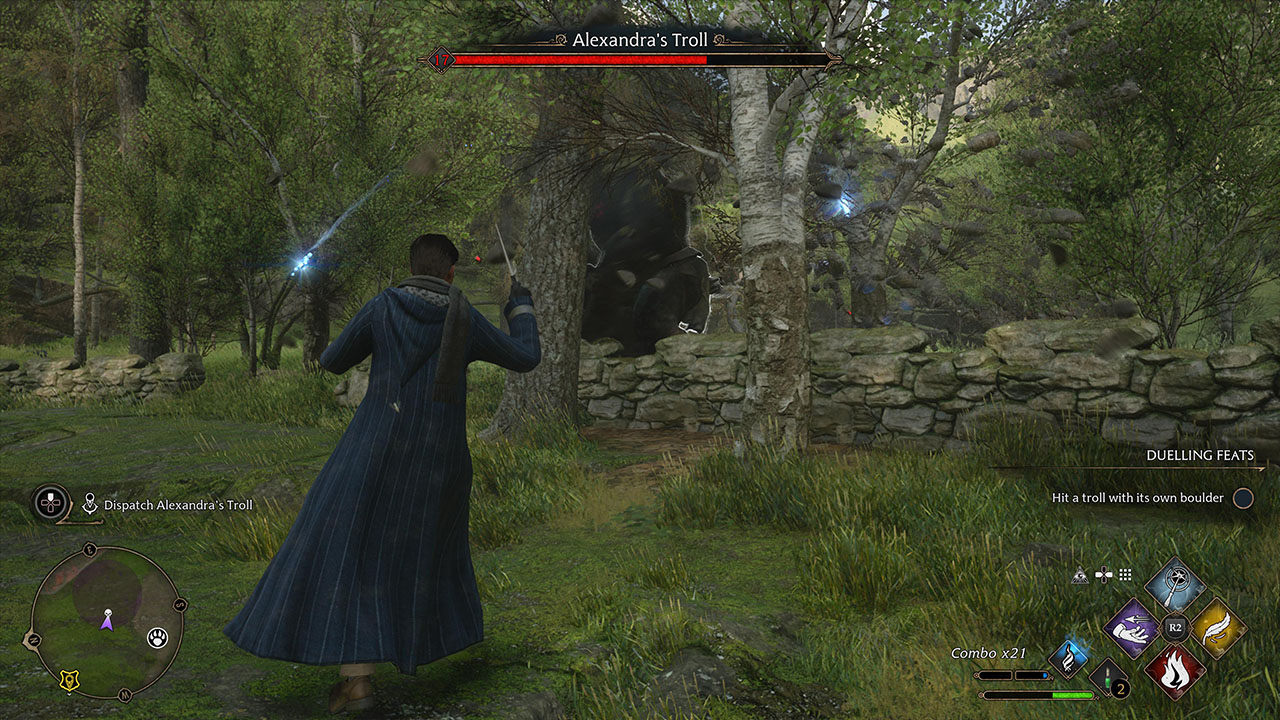Click the beast paw icon on the minimap

[x=157, y=636]
